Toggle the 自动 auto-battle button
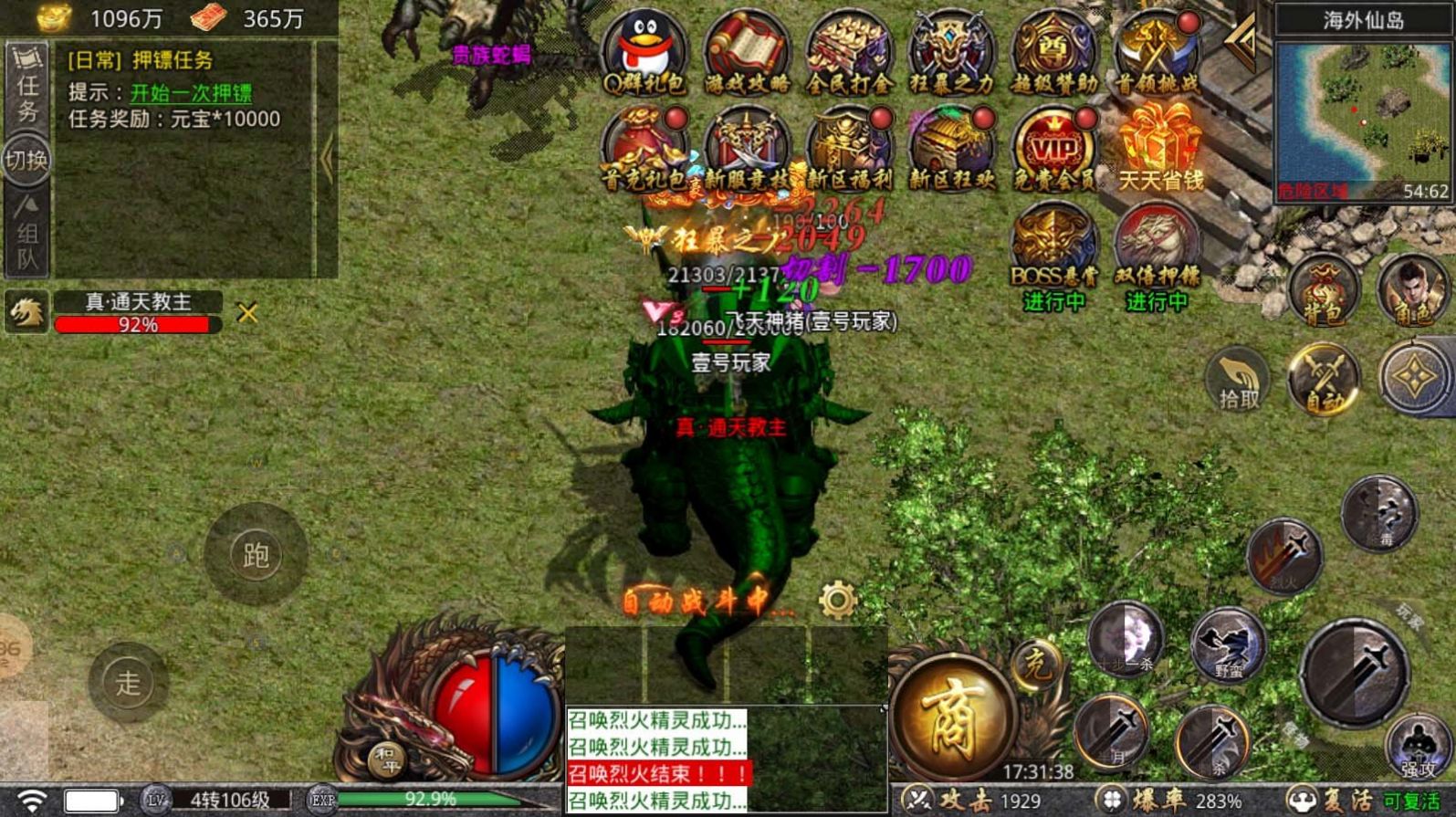The height and width of the screenshot is (817, 1456). (x=1323, y=379)
